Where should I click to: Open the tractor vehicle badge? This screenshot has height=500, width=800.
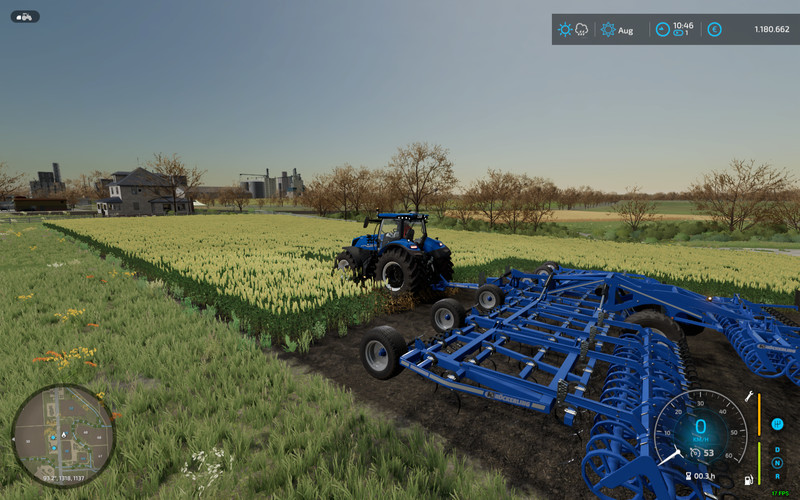25,16
